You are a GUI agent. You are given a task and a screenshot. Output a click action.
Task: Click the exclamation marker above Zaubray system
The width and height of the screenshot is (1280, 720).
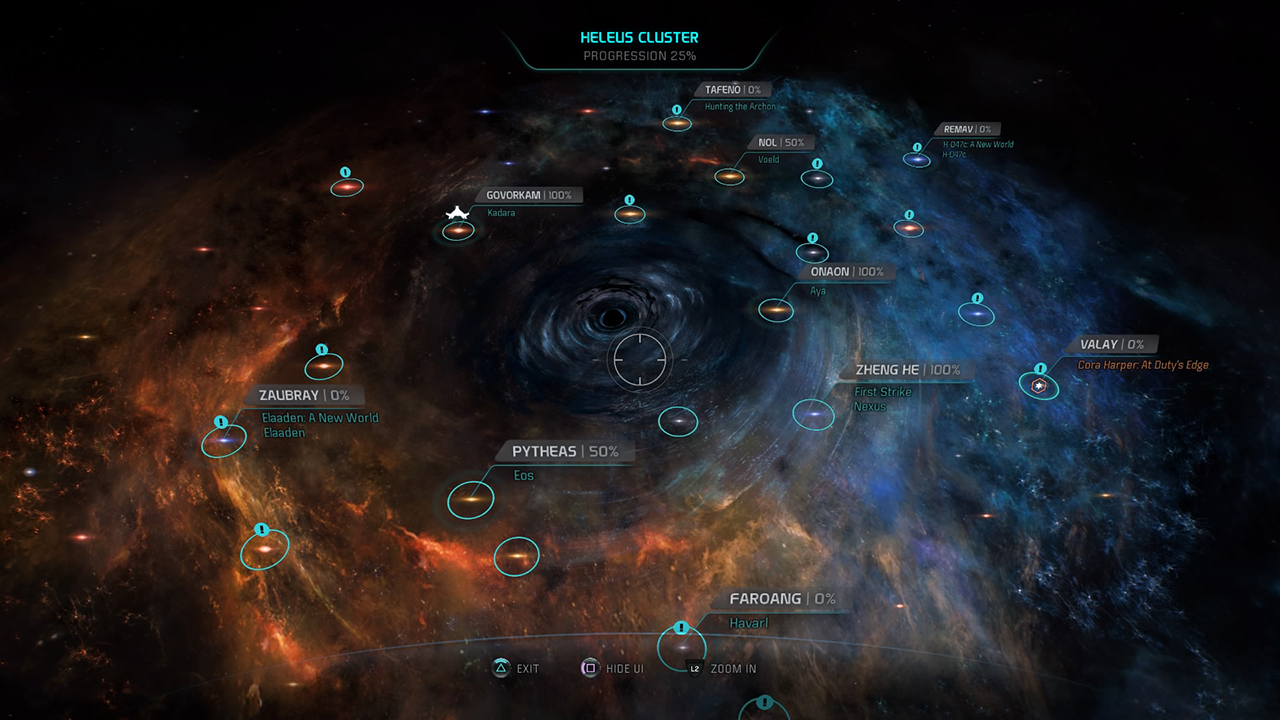click(x=321, y=350)
